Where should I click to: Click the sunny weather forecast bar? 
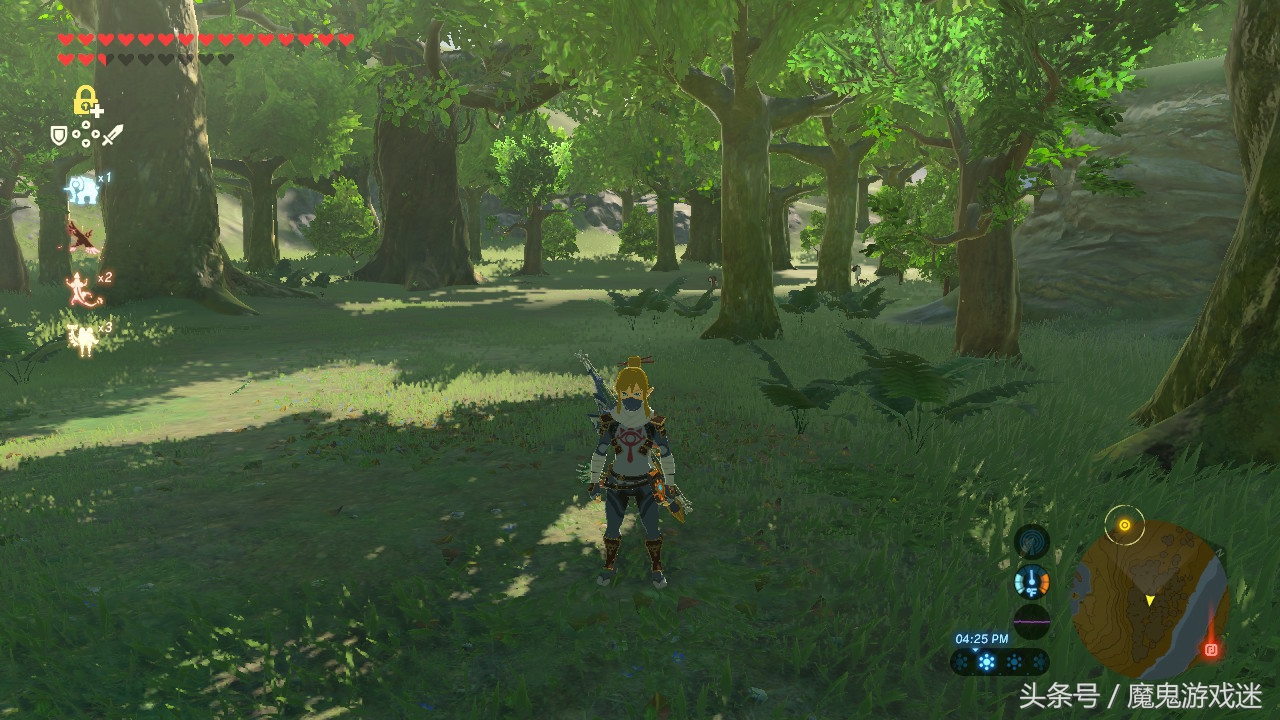pos(999,662)
